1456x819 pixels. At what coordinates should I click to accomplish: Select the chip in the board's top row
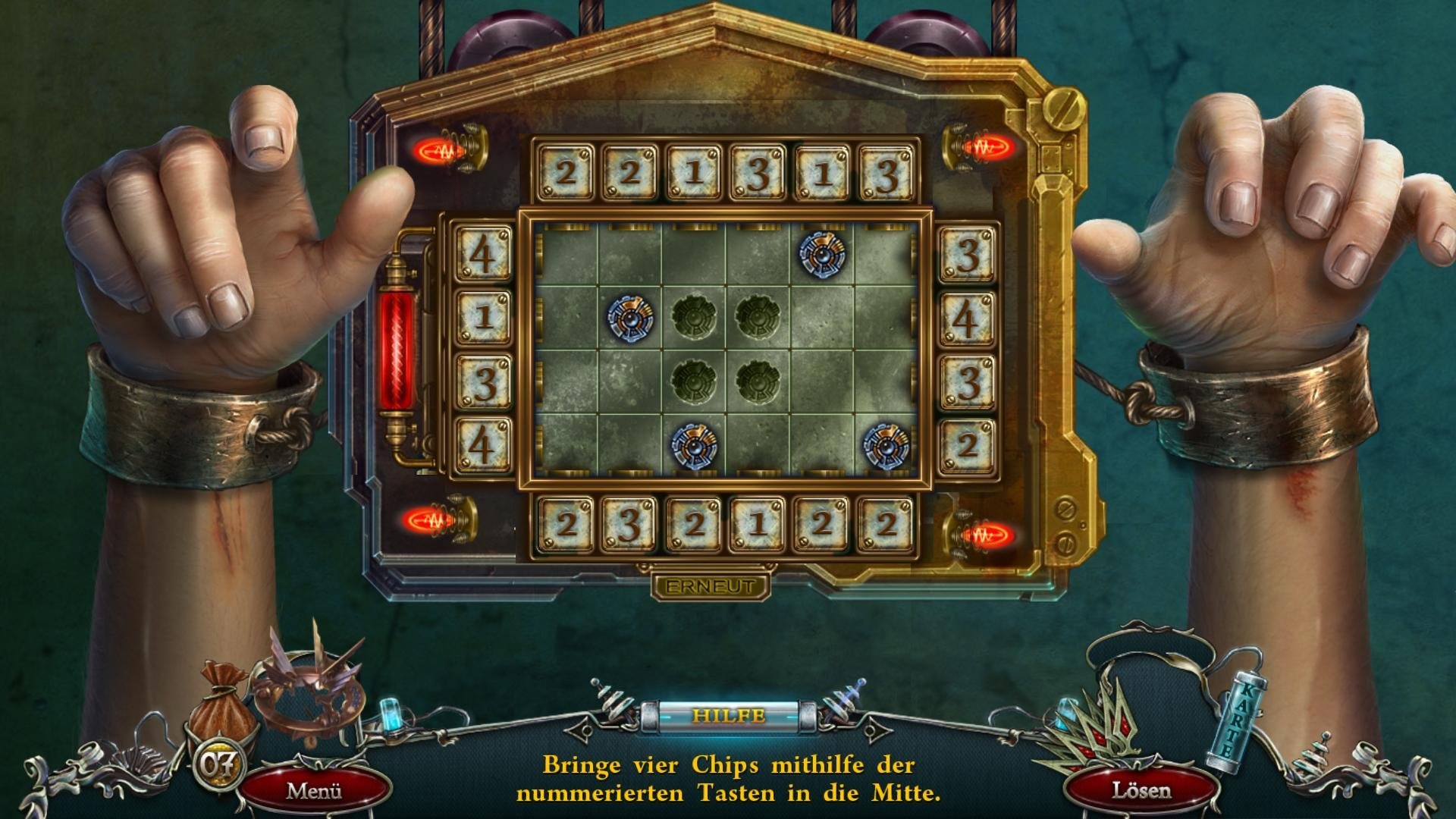pos(821,253)
